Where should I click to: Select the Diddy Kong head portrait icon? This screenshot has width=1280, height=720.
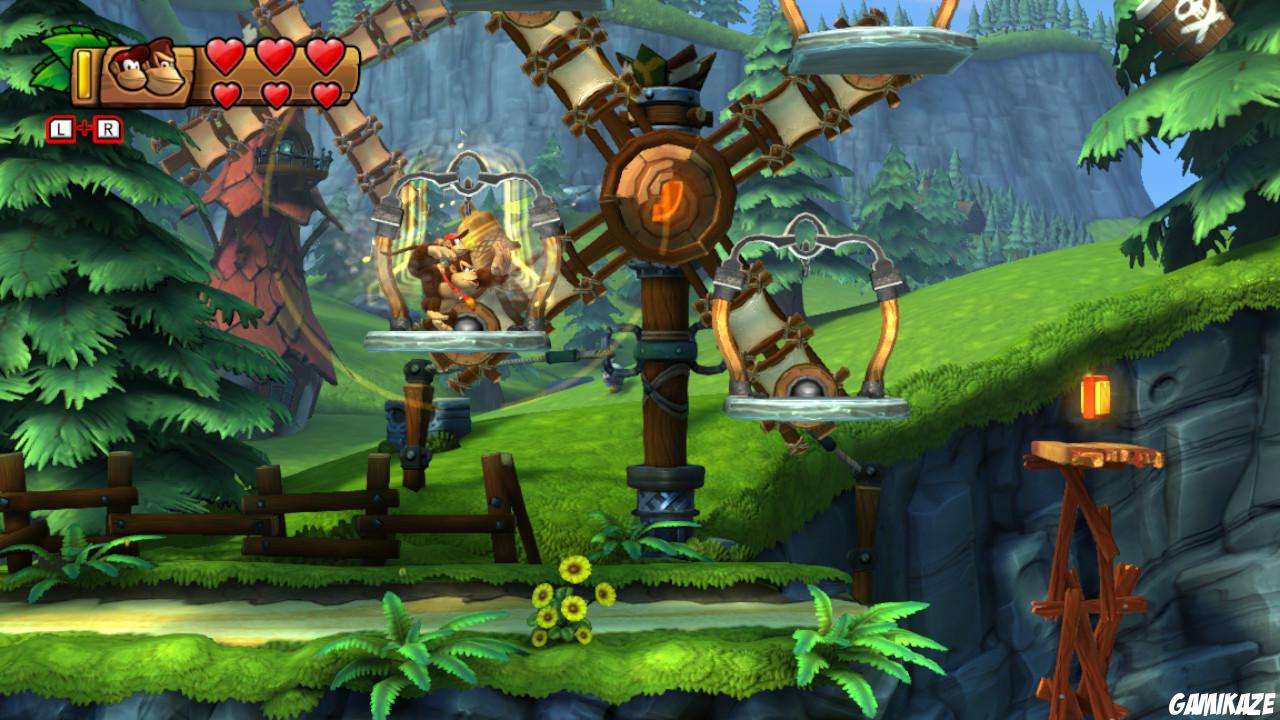129,70
